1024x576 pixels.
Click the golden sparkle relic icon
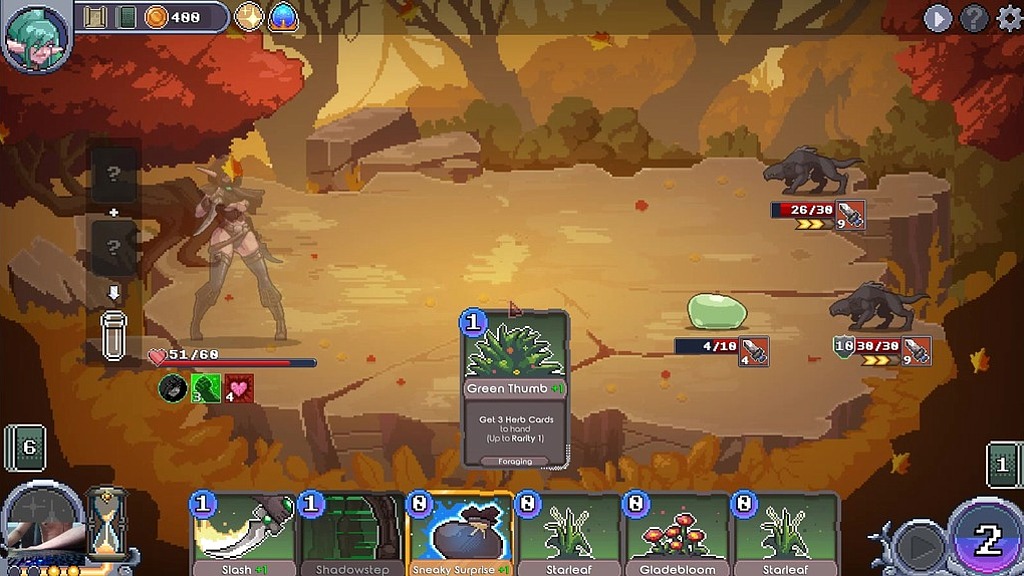(x=249, y=17)
